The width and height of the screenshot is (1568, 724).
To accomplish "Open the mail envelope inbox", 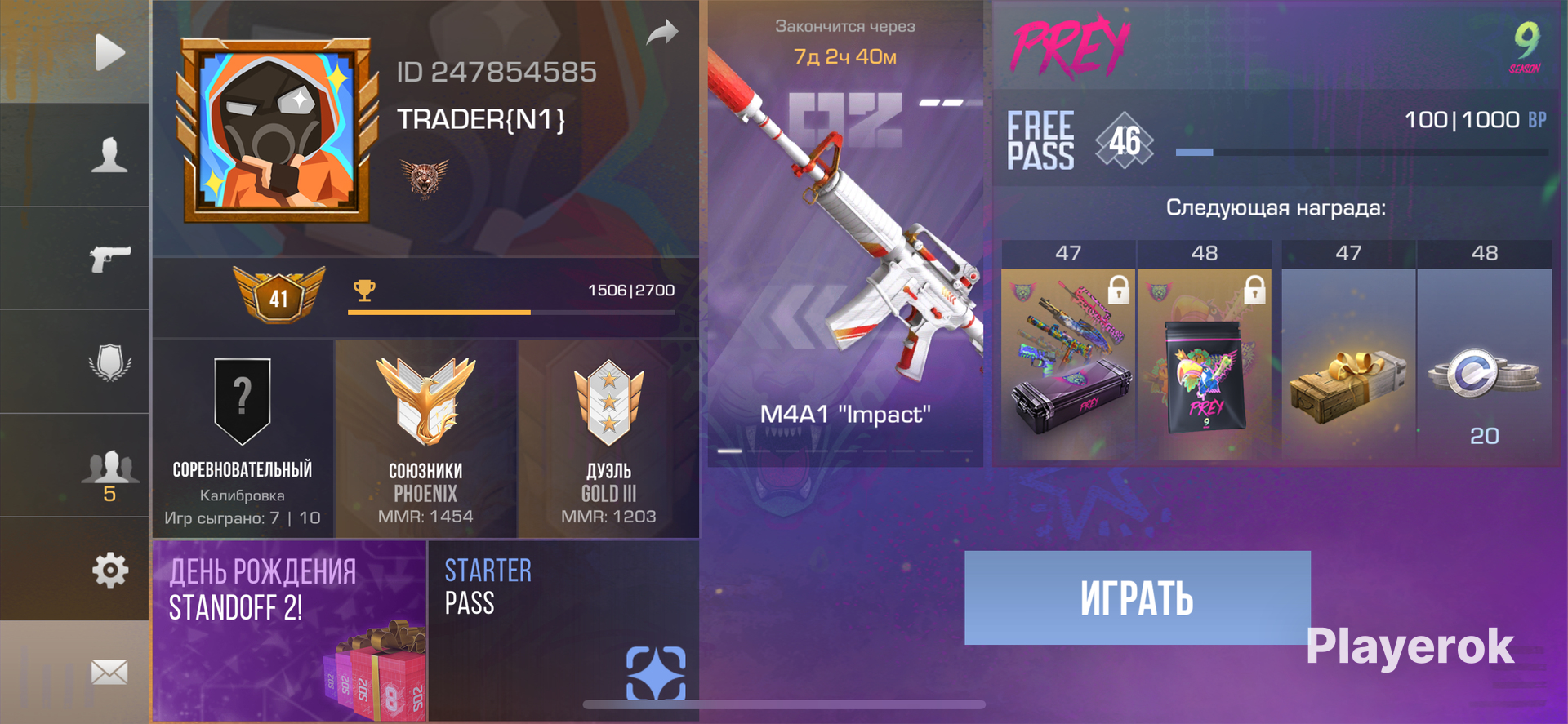I will click(109, 672).
